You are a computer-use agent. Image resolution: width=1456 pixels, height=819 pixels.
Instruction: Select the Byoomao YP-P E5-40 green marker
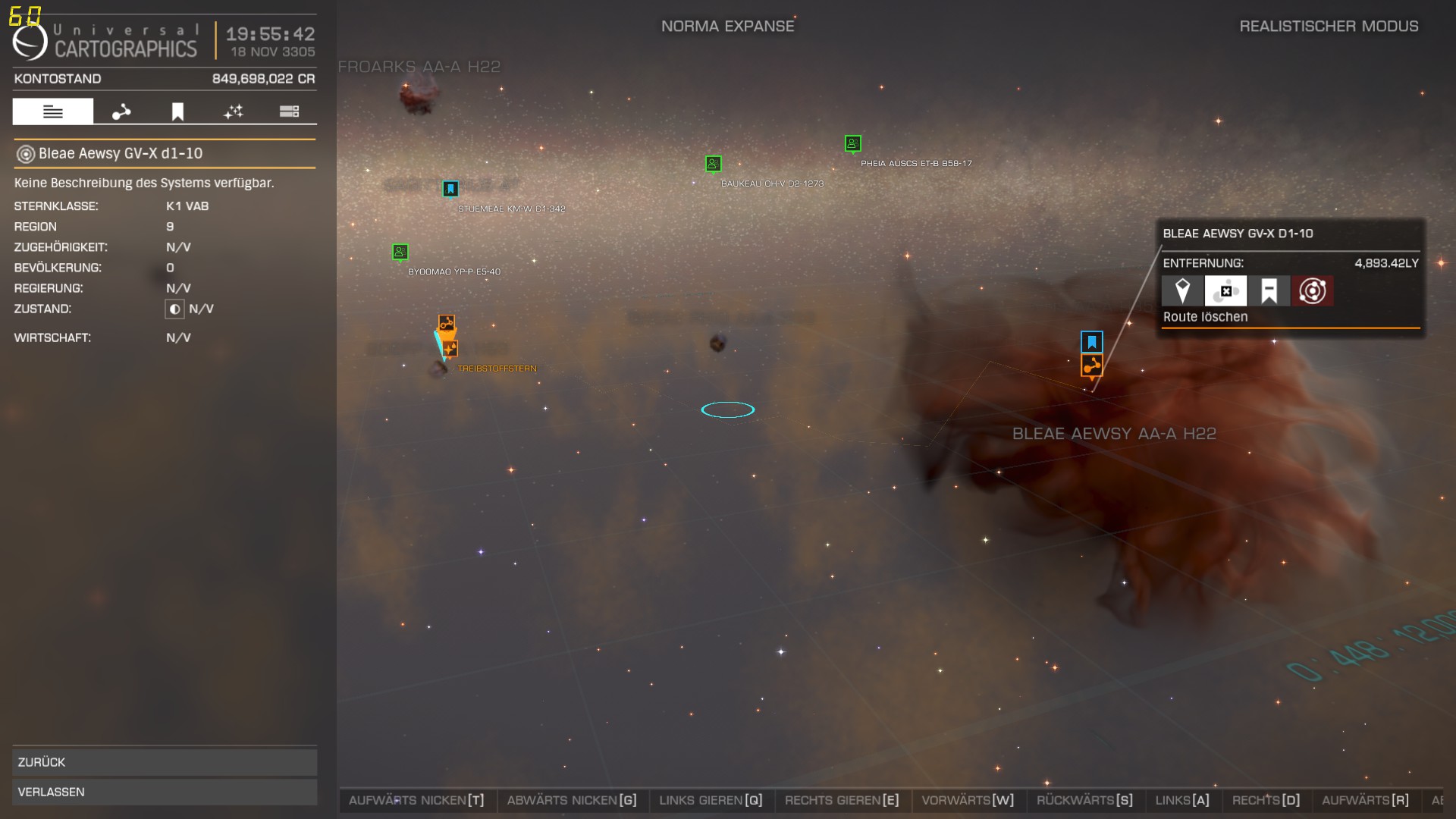400,252
